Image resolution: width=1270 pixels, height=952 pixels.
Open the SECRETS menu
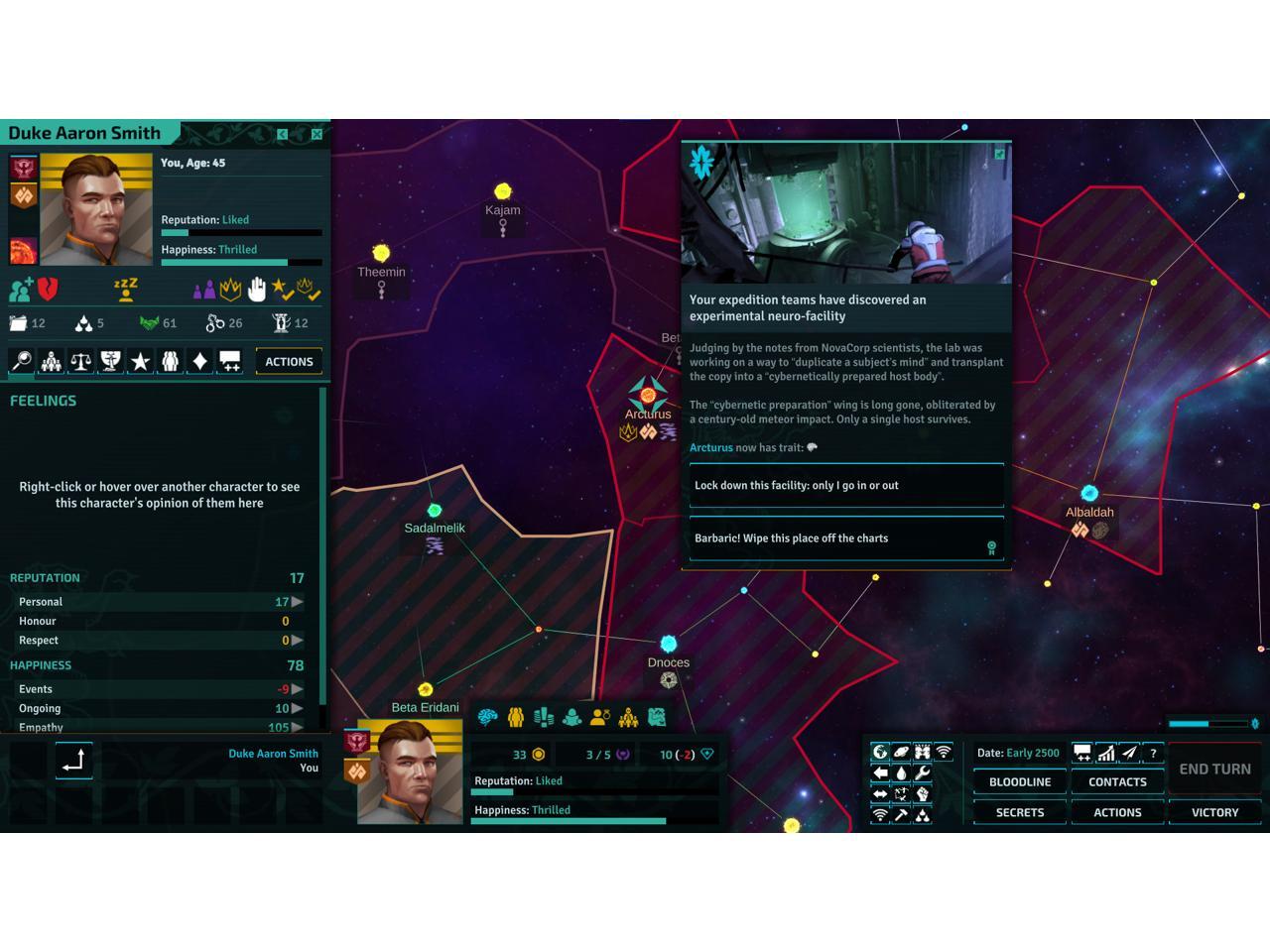[1020, 813]
